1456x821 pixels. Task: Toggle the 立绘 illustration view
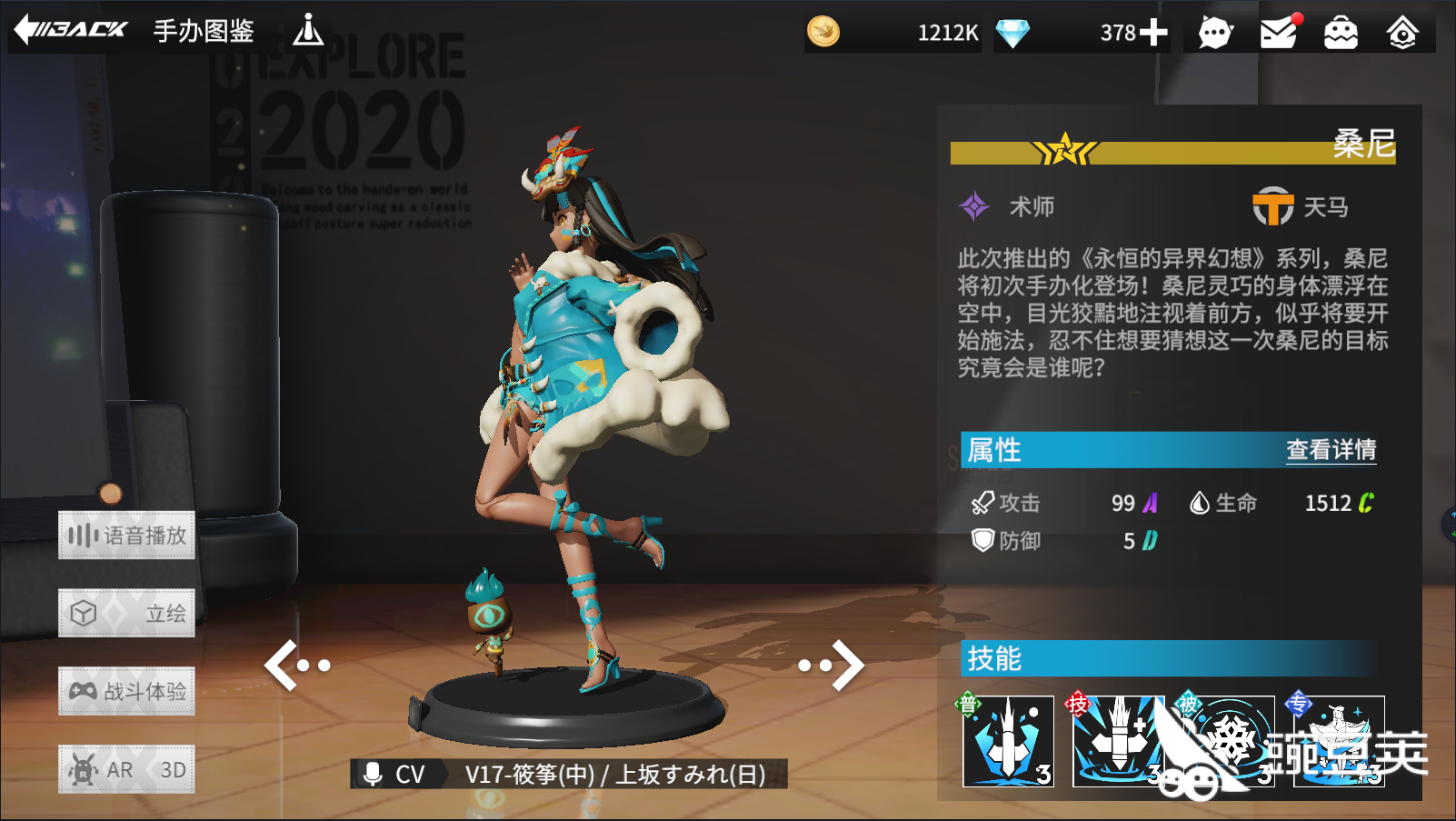point(125,613)
